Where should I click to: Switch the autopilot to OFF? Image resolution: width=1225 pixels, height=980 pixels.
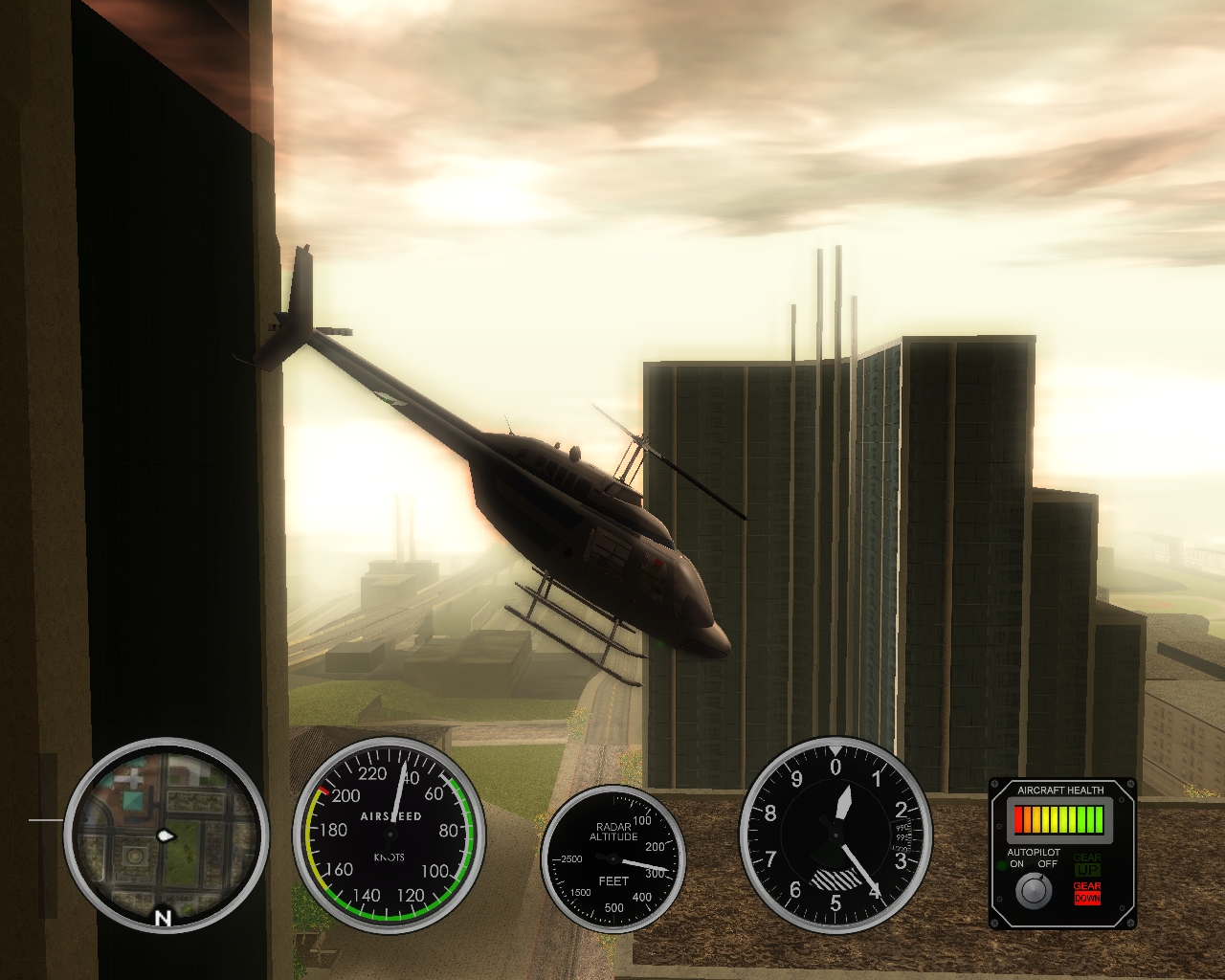[x=1047, y=864]
